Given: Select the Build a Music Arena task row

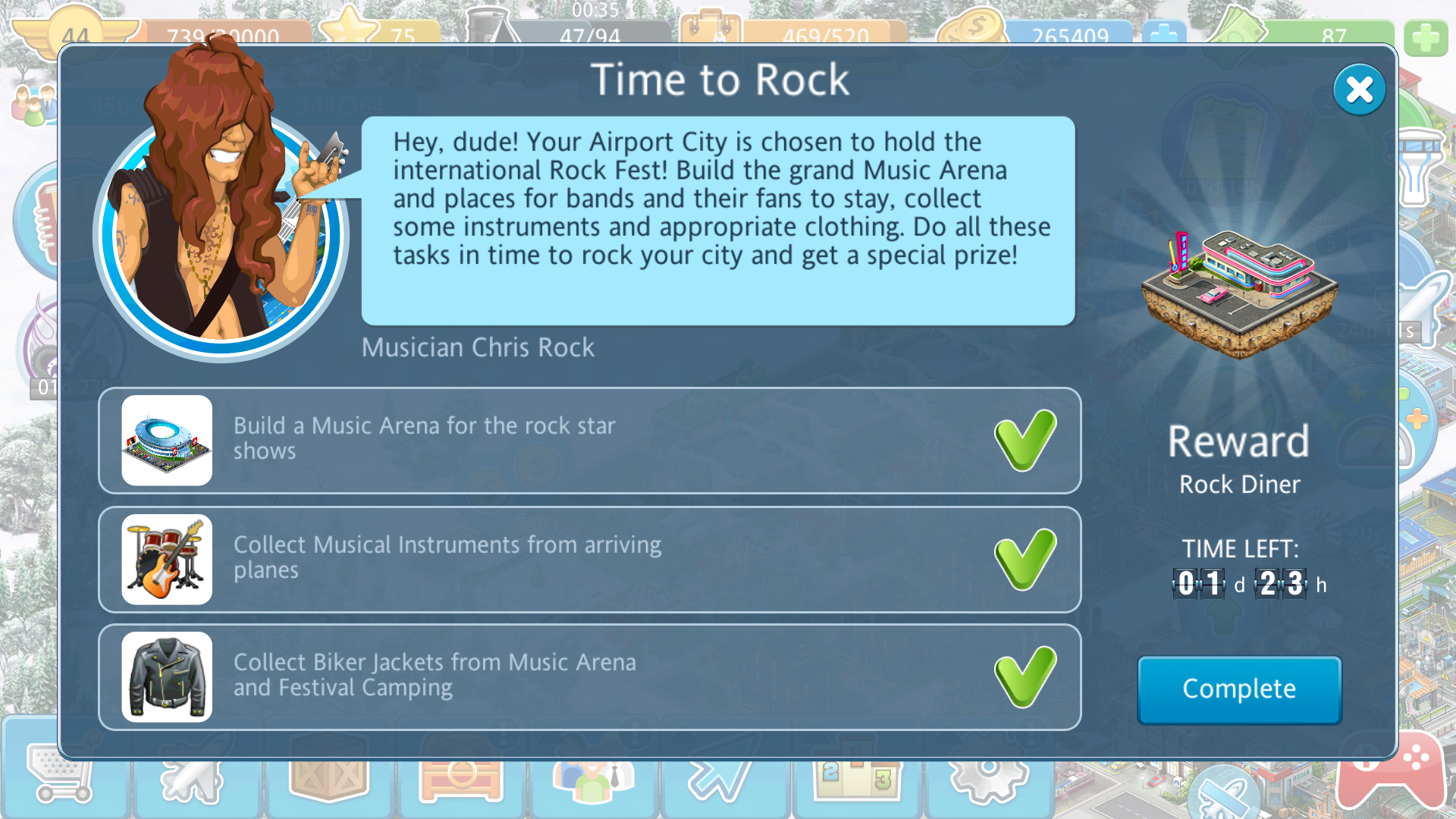Looking at the screenshot, I should pos(589,440).
